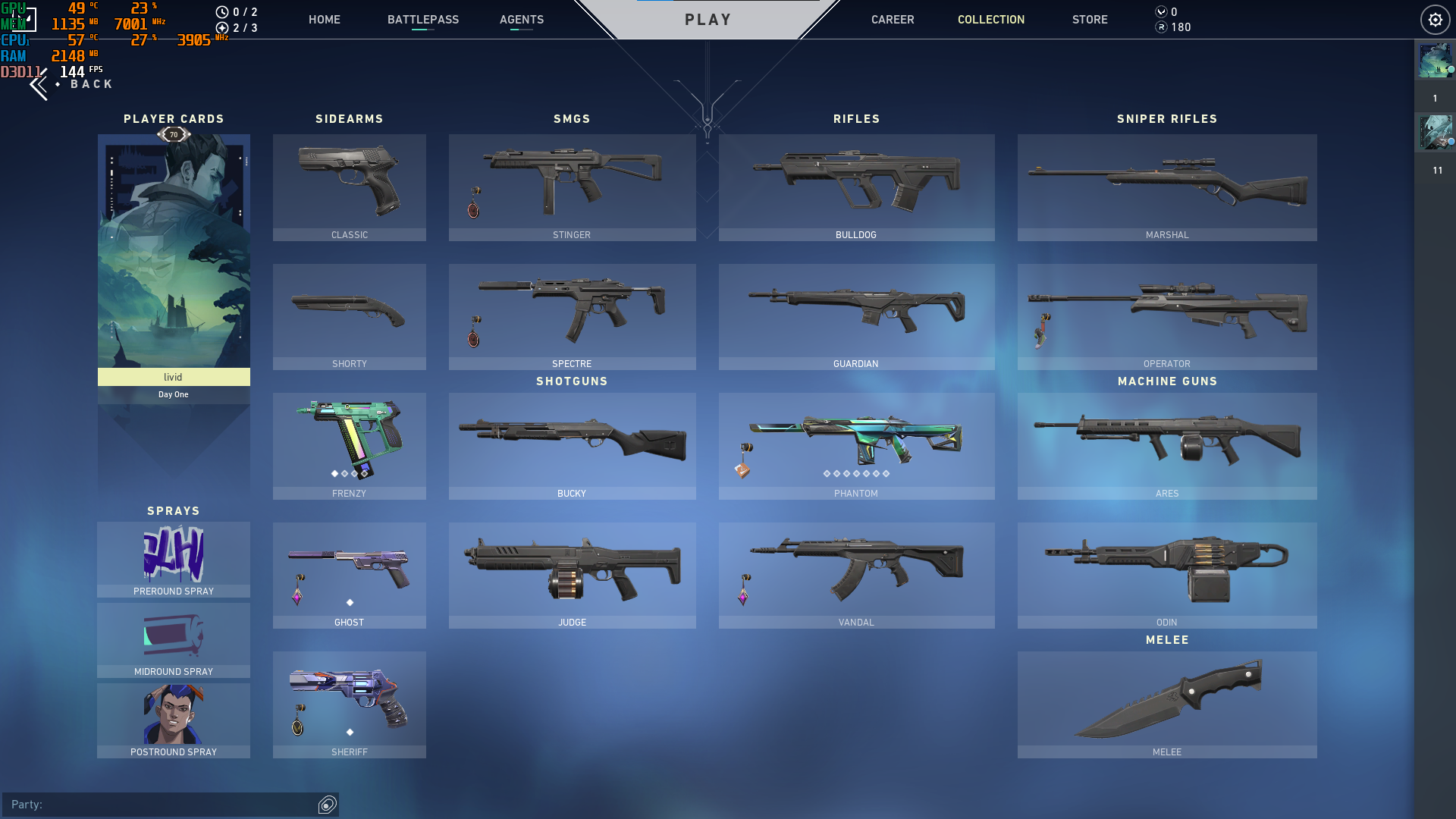This screenshot has height=819, width=1456.
Task: Open the BATTLEPASS tab
Action: pyautogui.click(x=423, y=20)
